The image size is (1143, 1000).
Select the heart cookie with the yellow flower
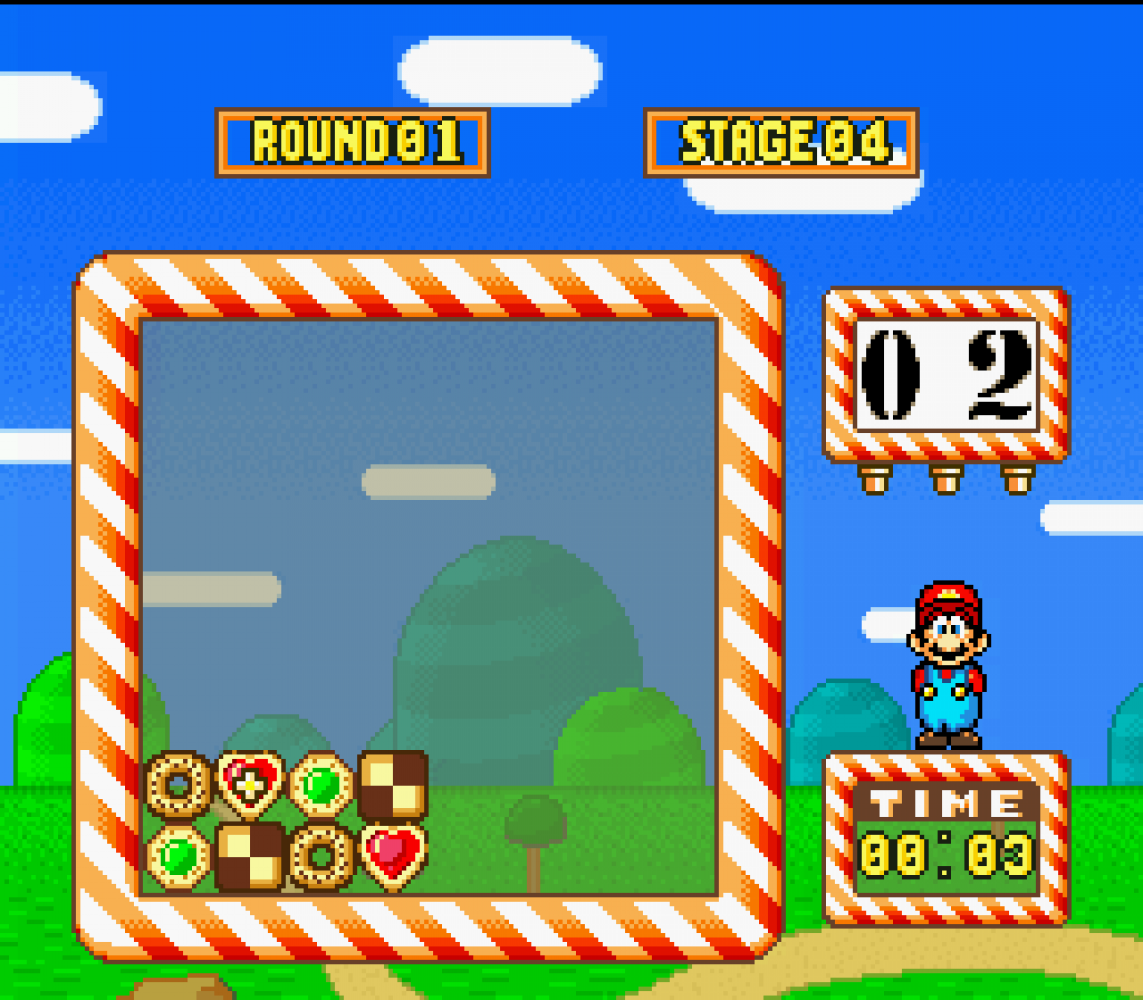[x=250, y=784]
